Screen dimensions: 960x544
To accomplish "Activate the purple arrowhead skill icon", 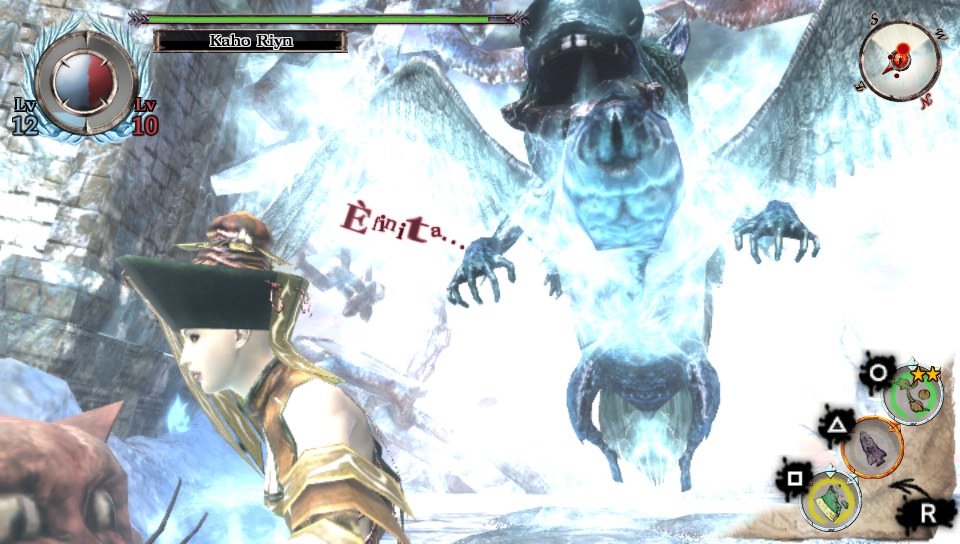I will point(872,447).
